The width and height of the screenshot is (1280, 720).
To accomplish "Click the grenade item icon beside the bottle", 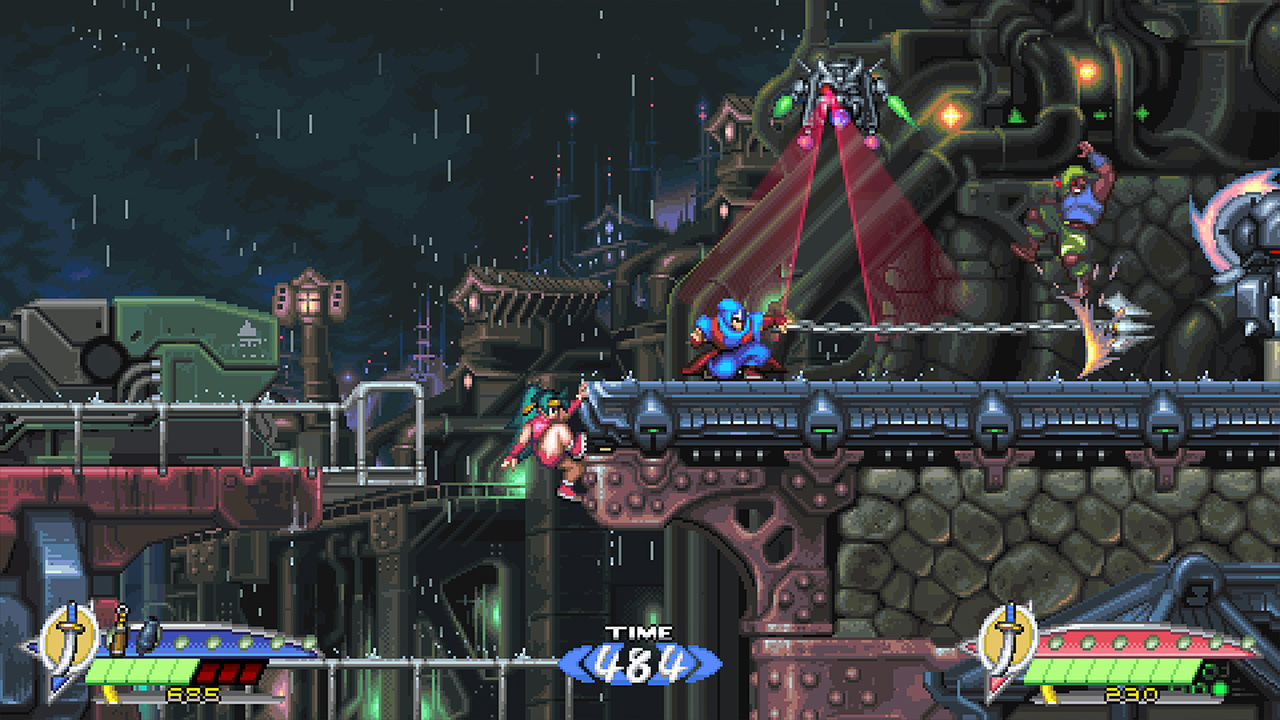I will [x=148, y=635].
